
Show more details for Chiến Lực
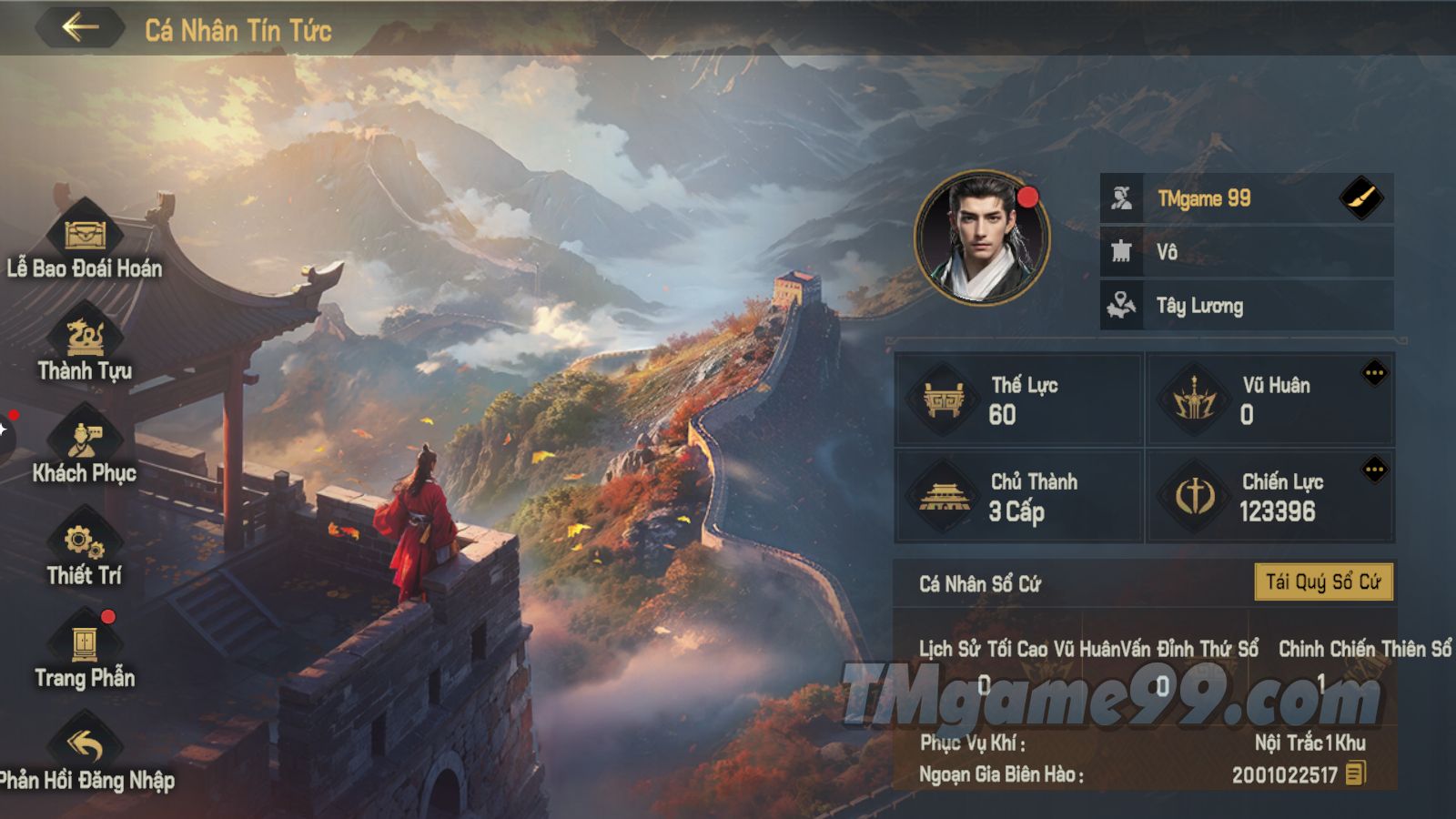point(1374,470)
